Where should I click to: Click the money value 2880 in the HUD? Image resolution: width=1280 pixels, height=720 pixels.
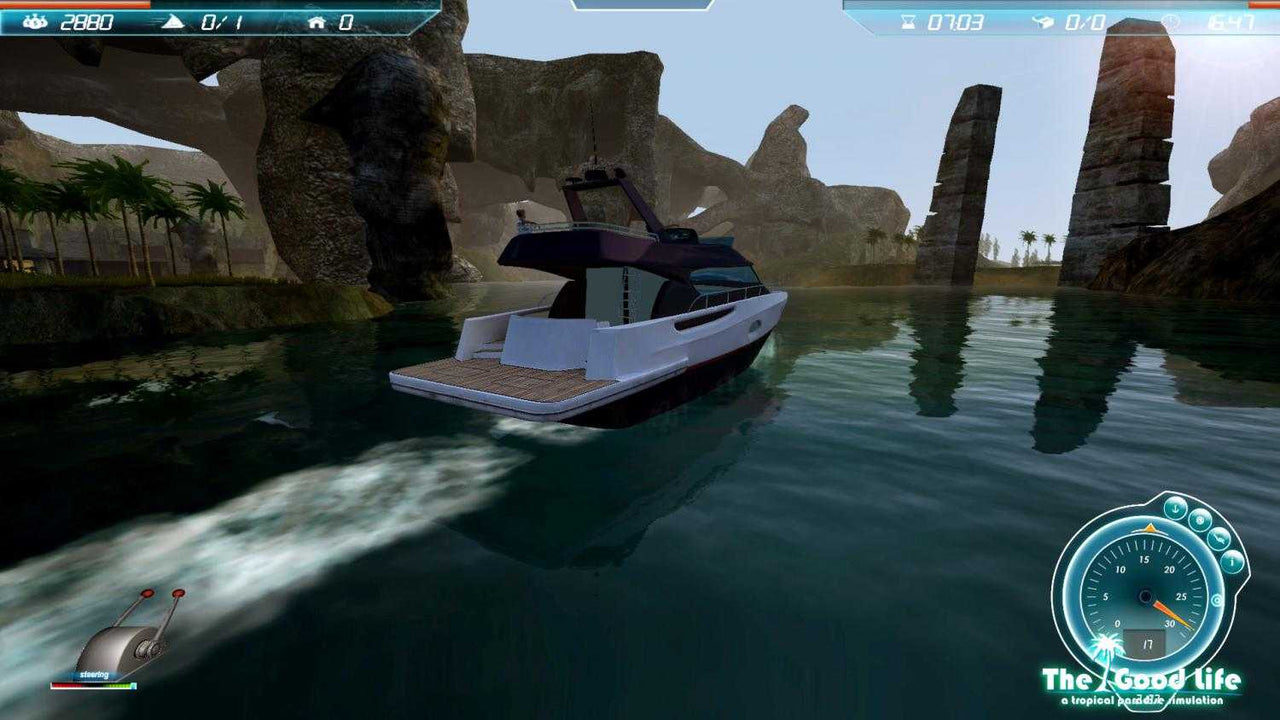coord(85,18)
